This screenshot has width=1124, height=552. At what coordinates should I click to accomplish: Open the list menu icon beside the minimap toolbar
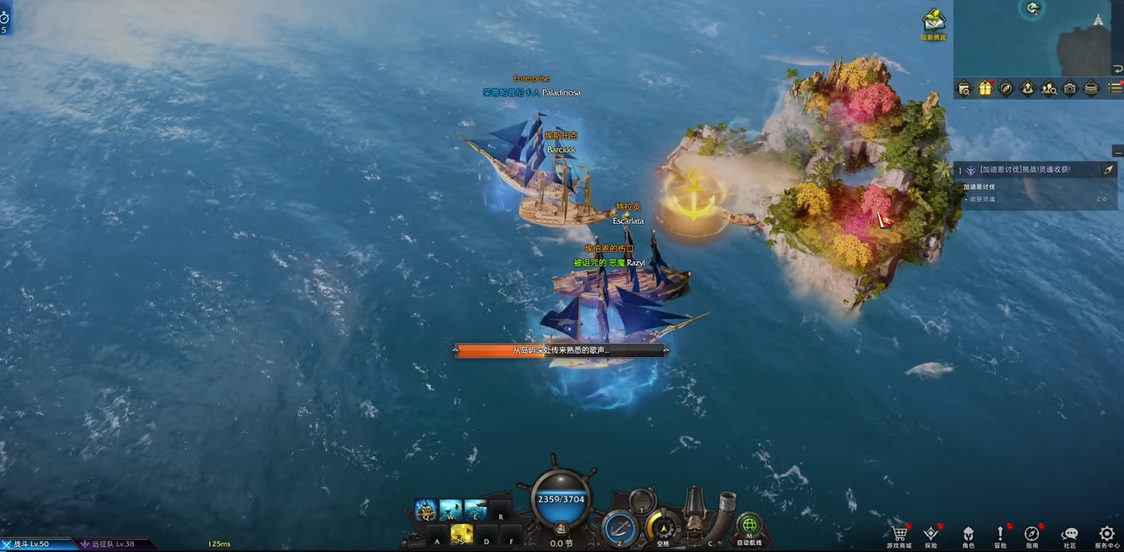[x=1113, y=89]
